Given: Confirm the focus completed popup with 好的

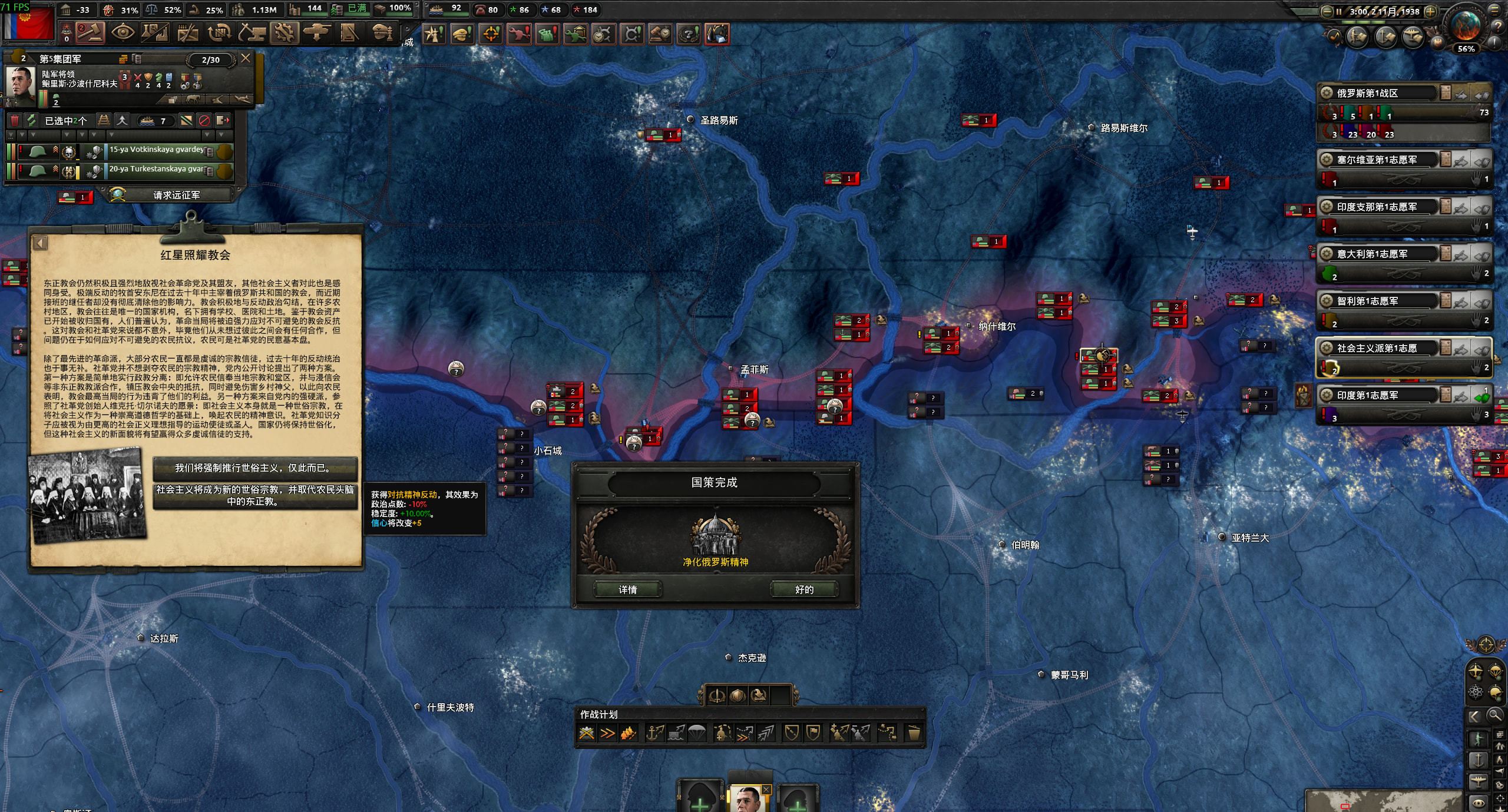Looking at the screenshot, I should [x=804, y=589].
